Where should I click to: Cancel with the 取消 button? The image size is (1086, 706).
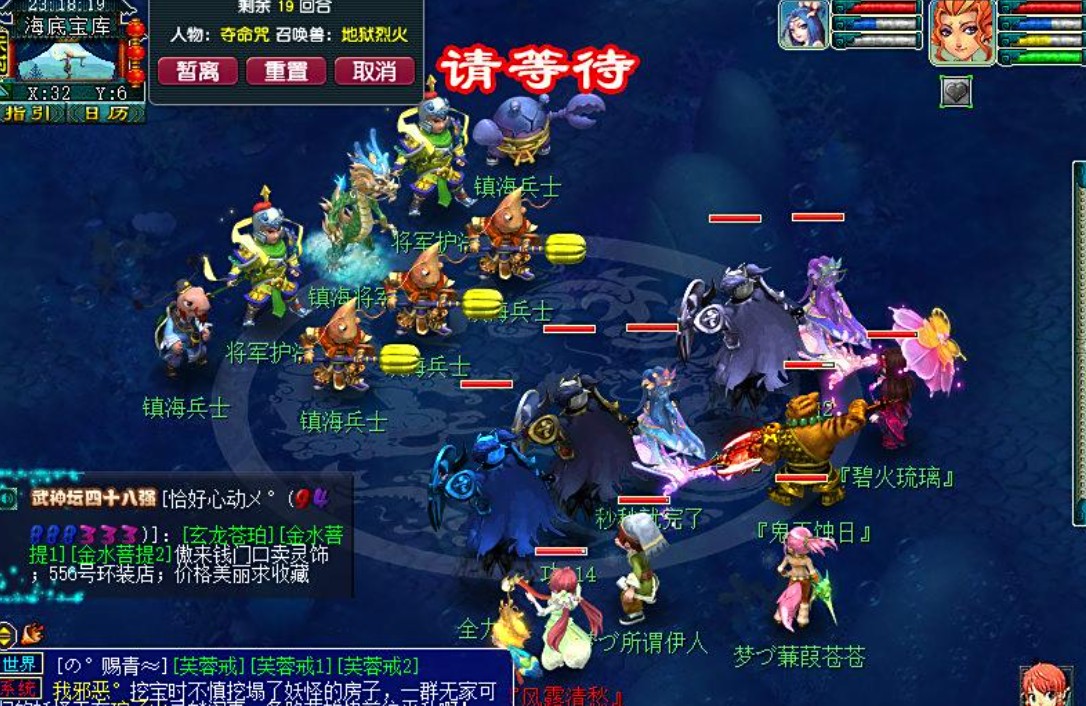pyautogui.click(x=374, y=71)
